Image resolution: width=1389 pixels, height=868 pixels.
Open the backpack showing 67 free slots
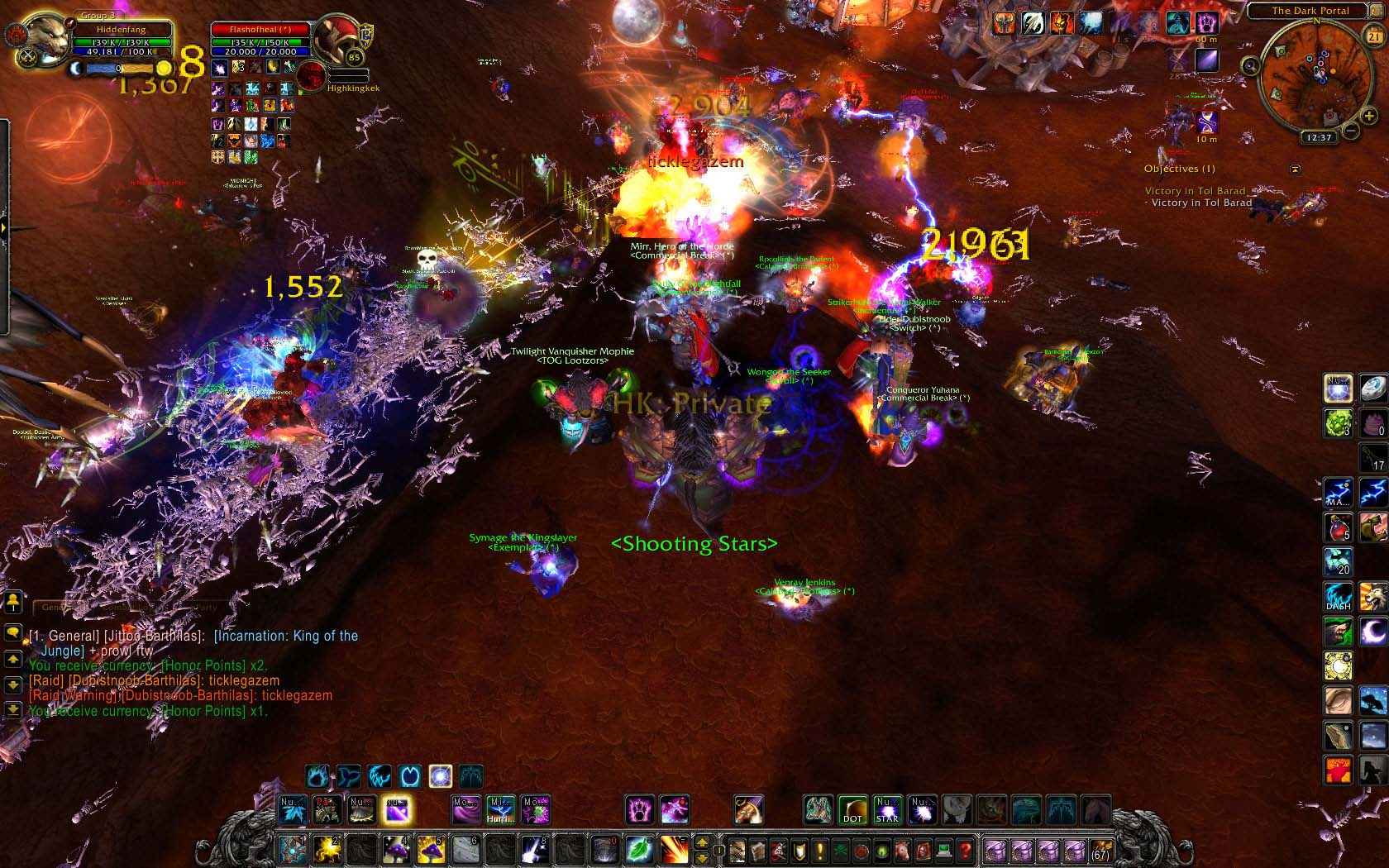[x=1100, y=850]
